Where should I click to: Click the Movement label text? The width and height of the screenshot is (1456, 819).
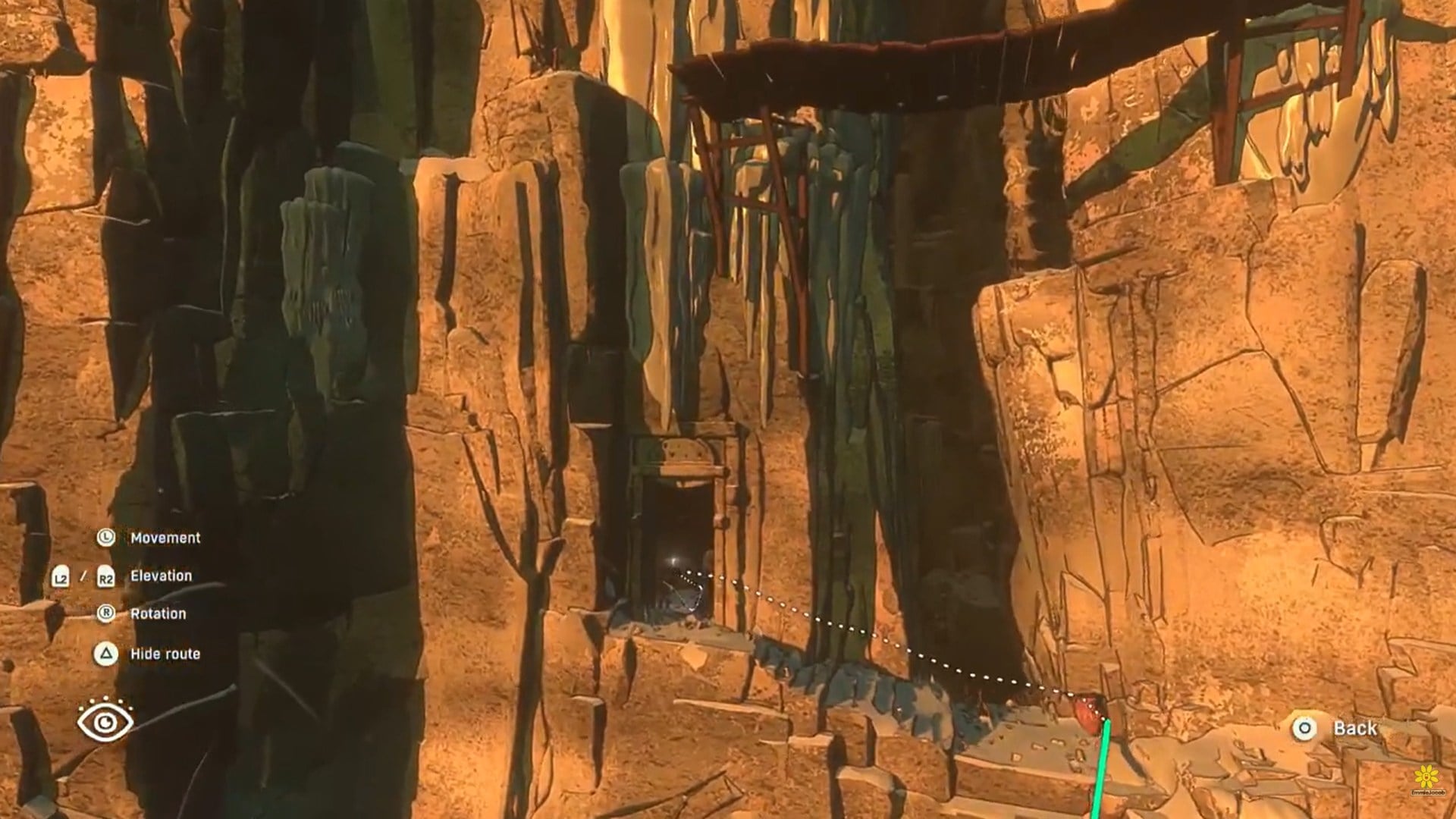(165, 538)
